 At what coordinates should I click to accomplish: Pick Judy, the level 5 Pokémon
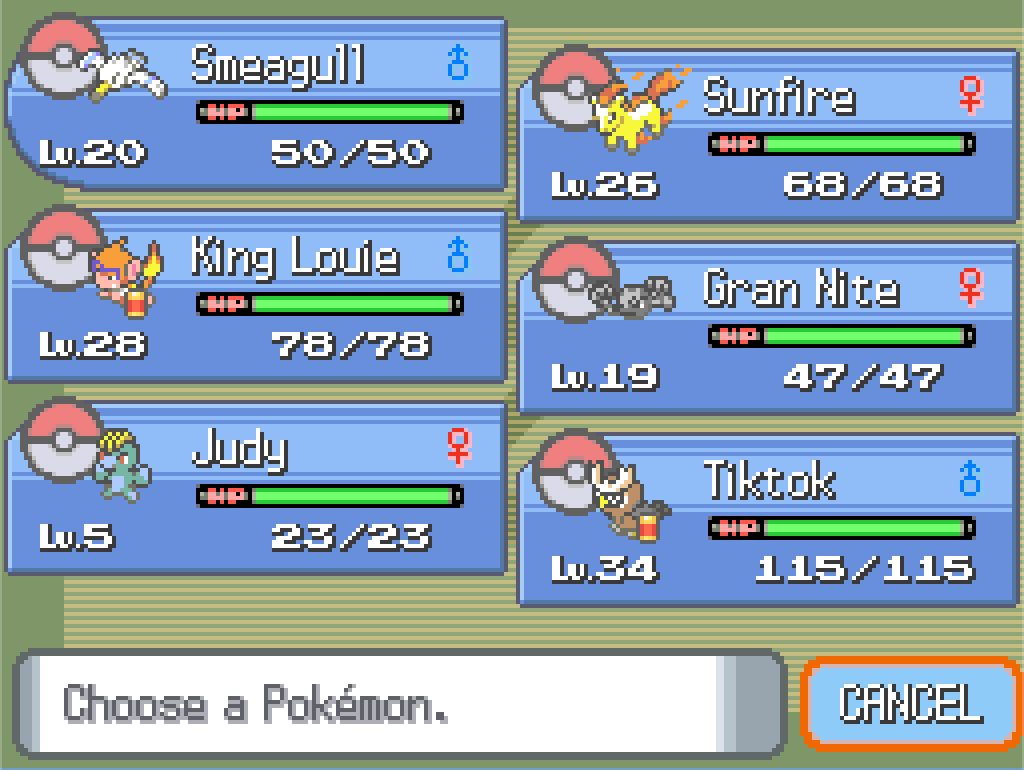pyautogui.click(x=256, y=488)
